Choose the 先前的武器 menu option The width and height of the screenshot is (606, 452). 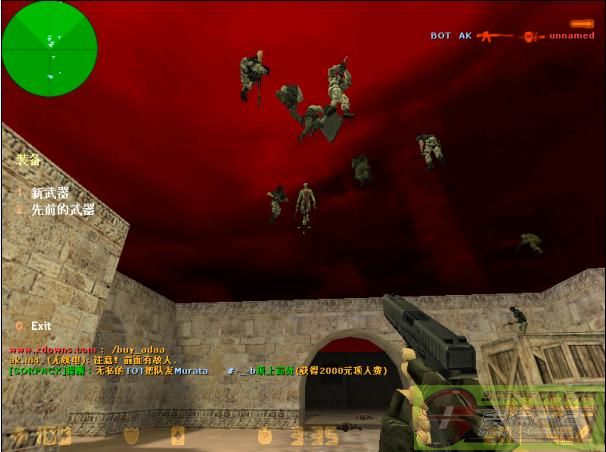(x=61, y=210)
